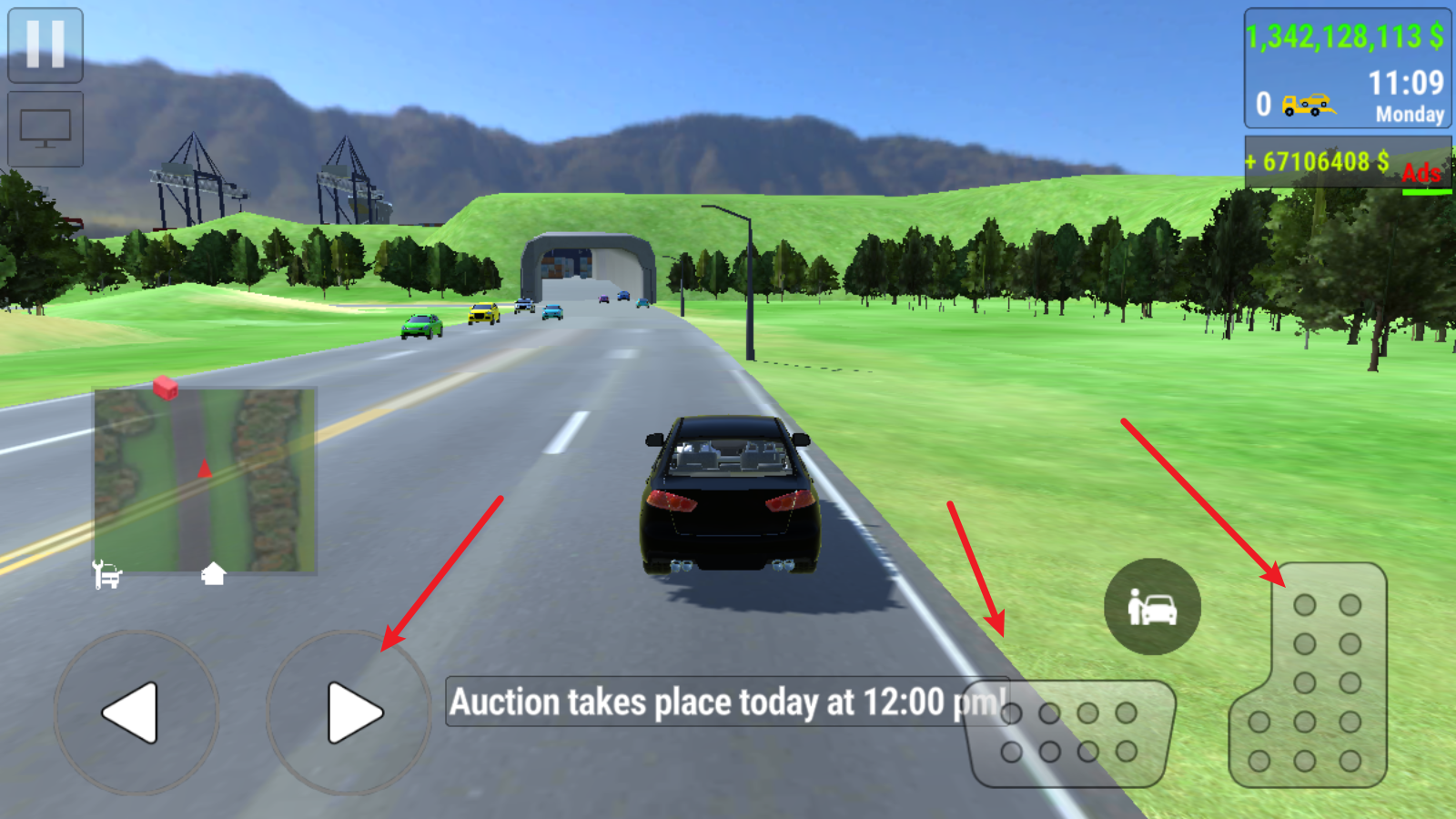Image resolution: width=1456 pixels, height=819 pixels.
Task: Claim the +67106408 $ Ads reward
Action: pos(1347,163)
